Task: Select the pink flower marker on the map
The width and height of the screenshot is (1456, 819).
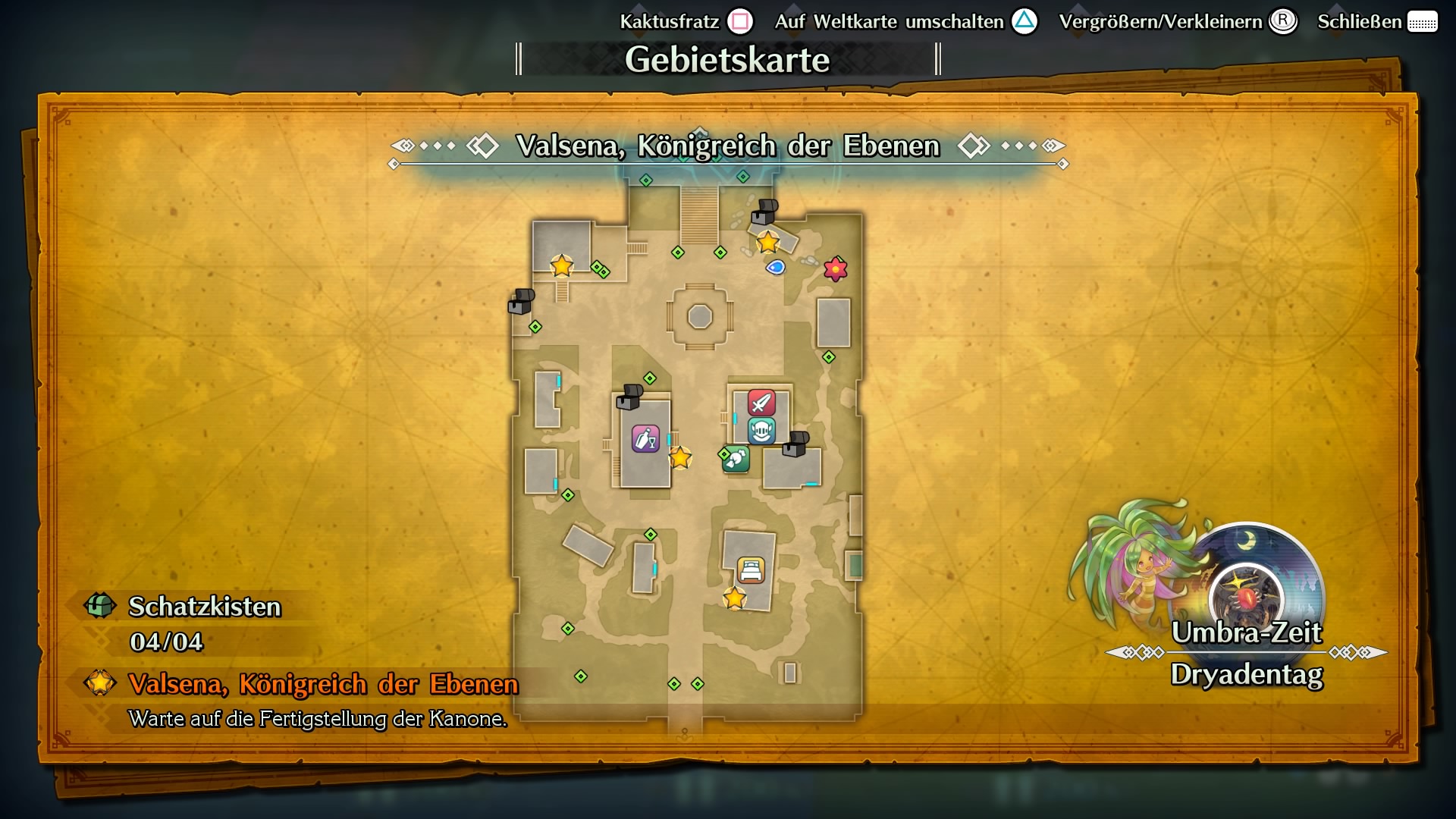Action: coord(834,268)
